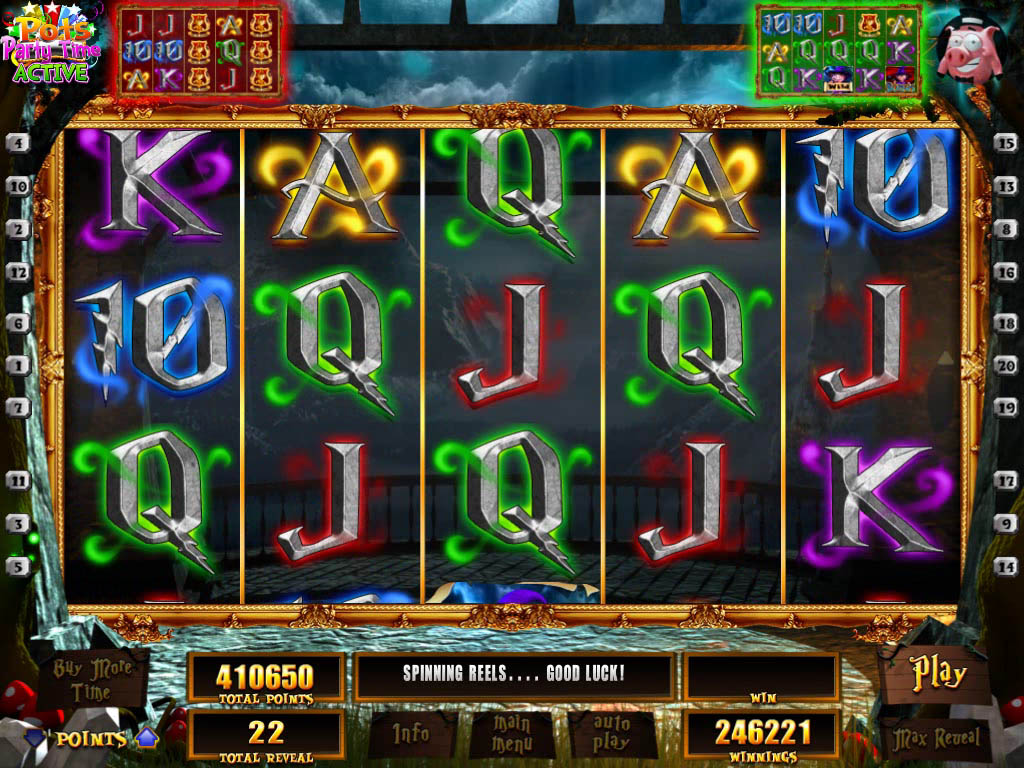Open the Info panel
The image size is (1024, 768).
pos(411,733)
